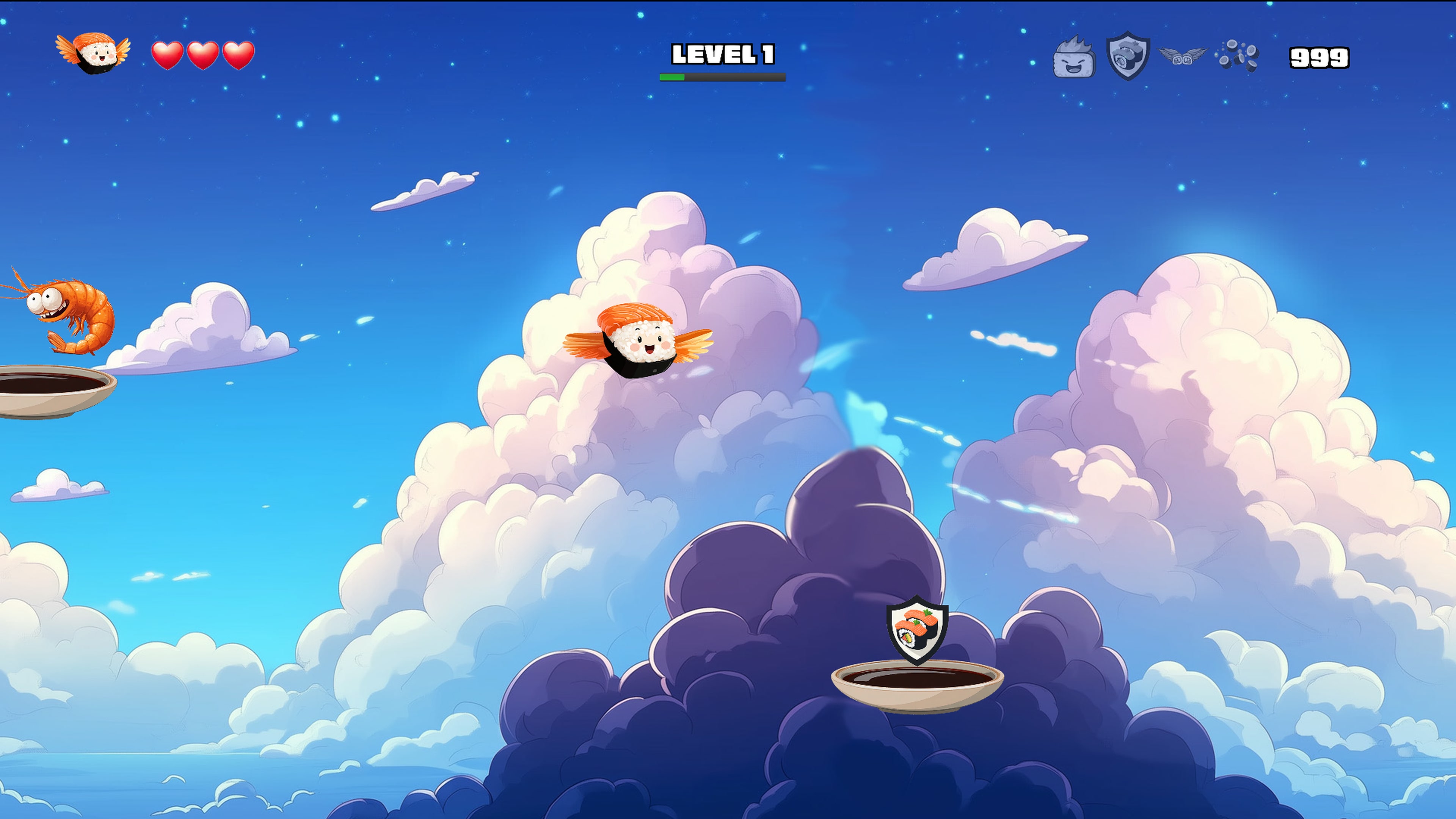Expand the power-up bar in top-right corner

click(1156, 56)
